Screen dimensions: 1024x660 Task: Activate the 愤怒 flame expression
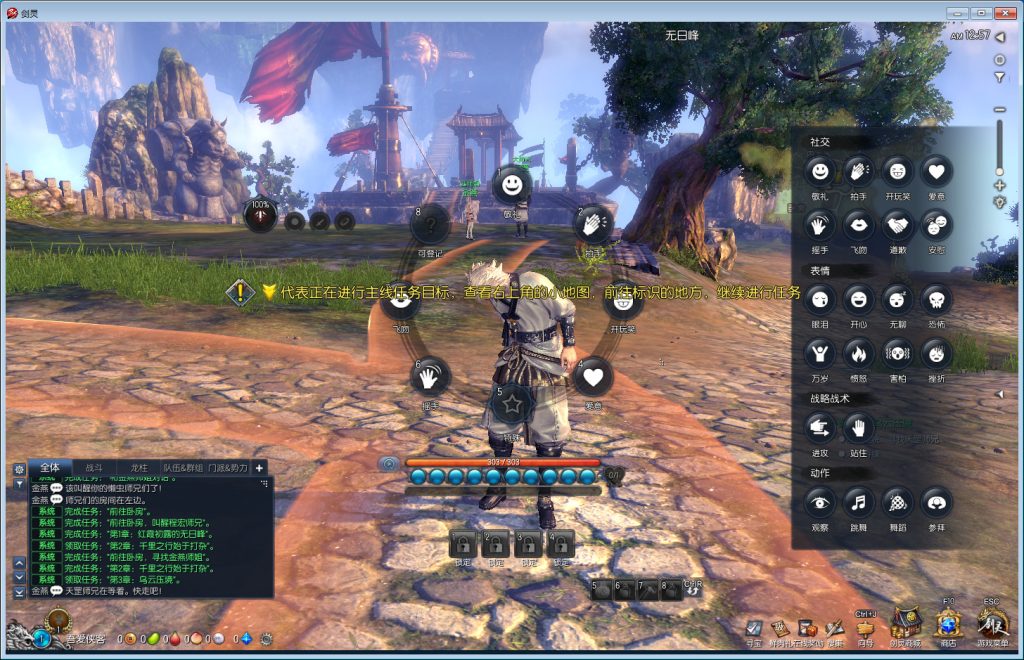click(x=859, y=353)
